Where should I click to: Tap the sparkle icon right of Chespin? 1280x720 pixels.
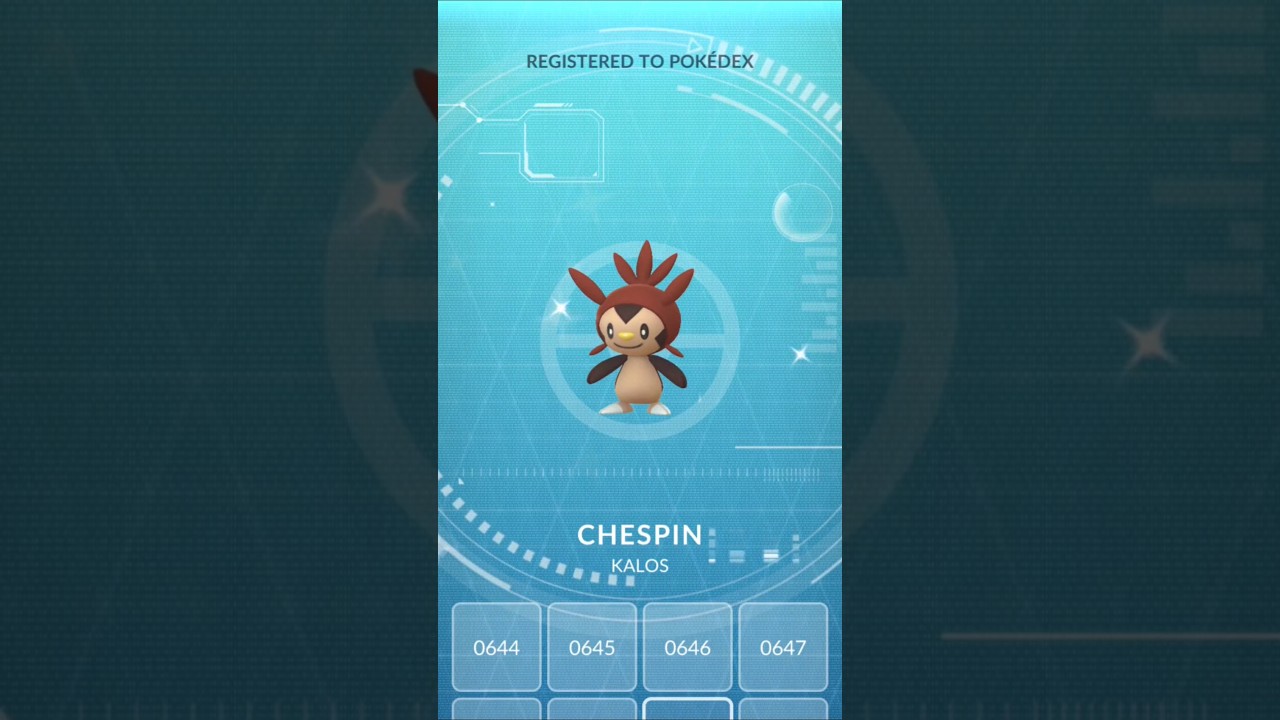tap(800, 354)
